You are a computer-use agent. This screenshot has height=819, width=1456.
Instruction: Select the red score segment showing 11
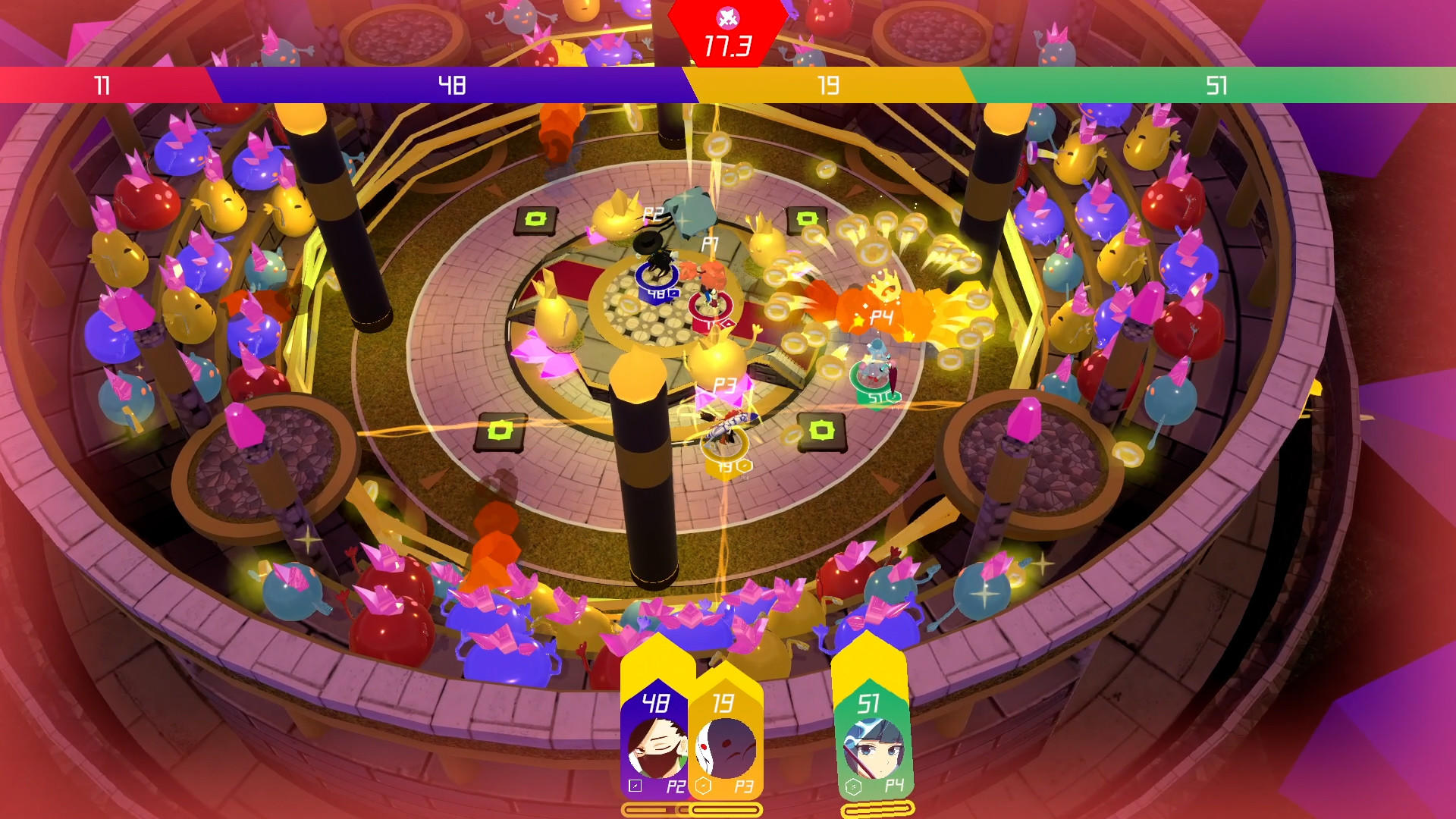click(x=102, y=86)
